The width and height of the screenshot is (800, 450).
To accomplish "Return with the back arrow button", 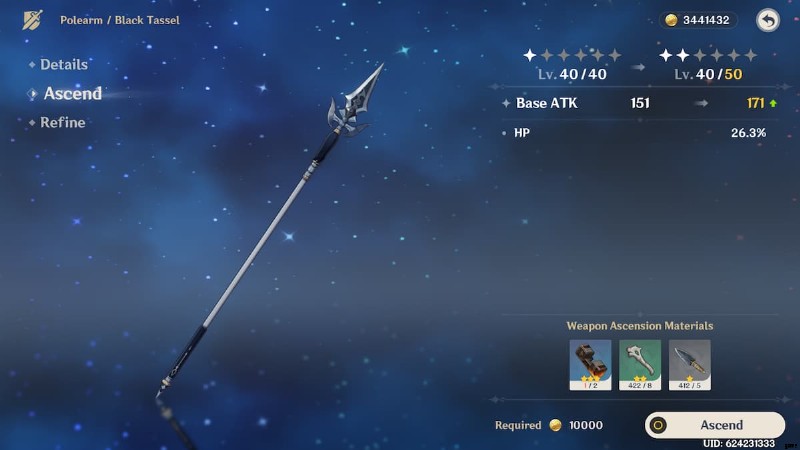I will pyautogui.click(x=767, y=20).
